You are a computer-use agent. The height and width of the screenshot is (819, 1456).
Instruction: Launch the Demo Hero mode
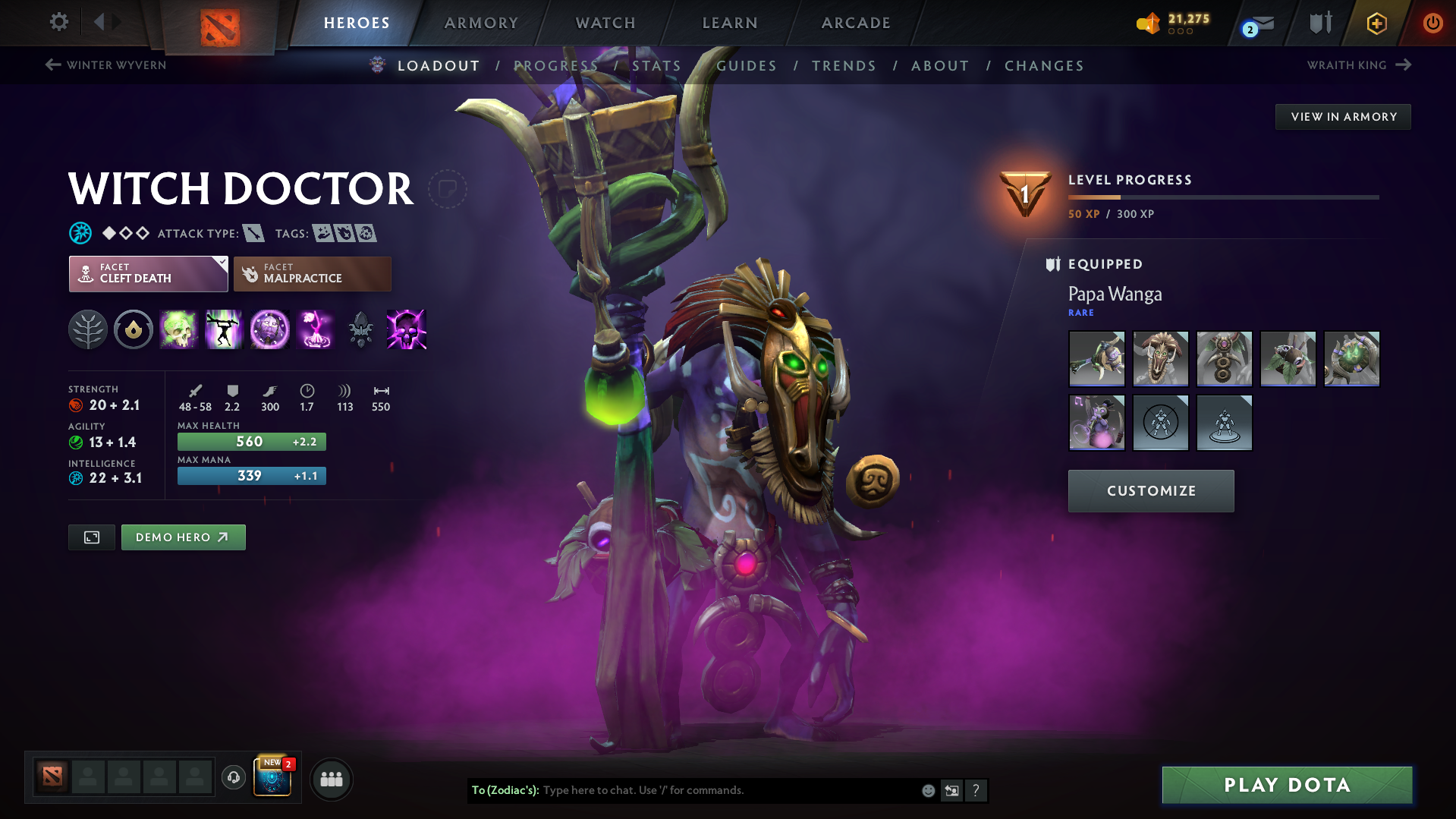[183, 537]
